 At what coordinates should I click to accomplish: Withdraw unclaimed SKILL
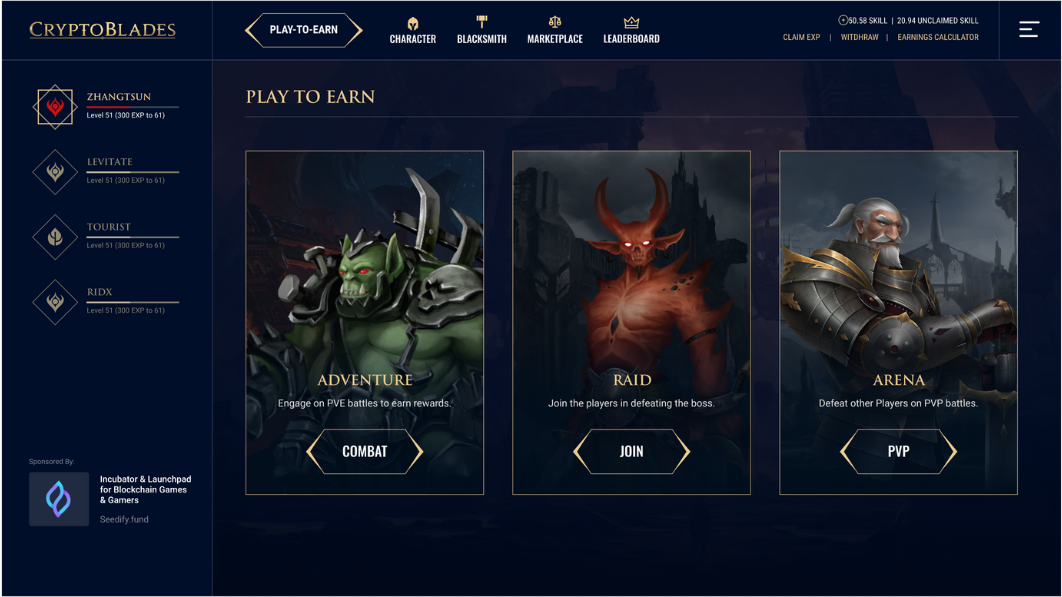(x=859, y=38)
